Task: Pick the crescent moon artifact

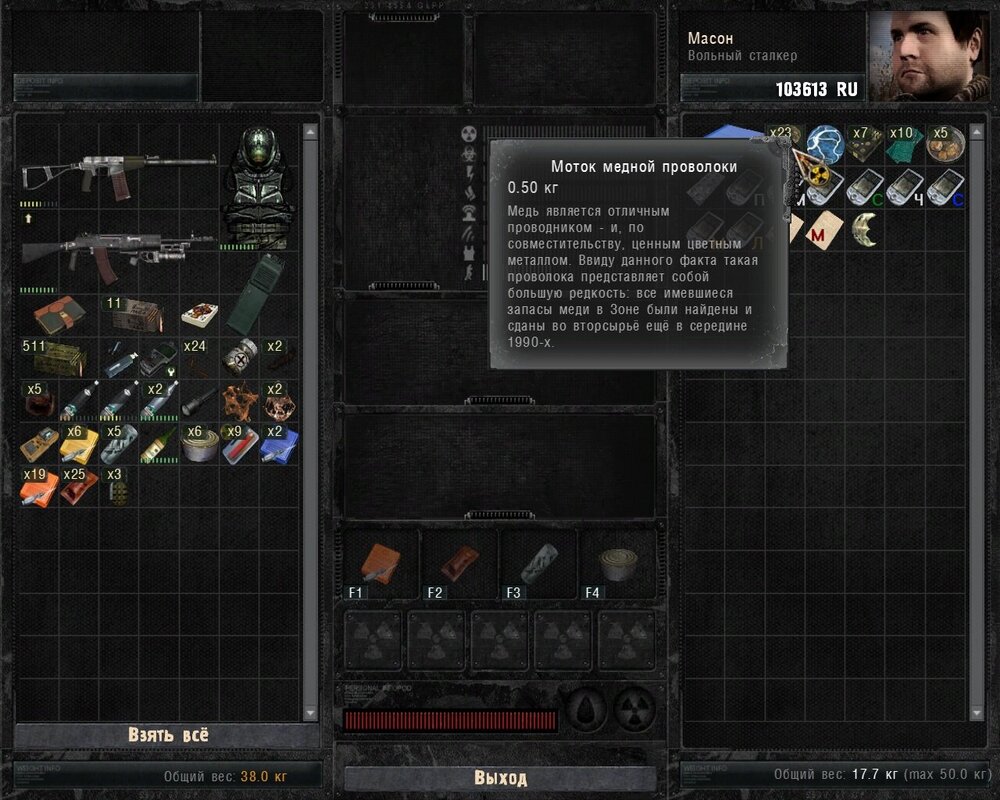Action: coord(864,229)
